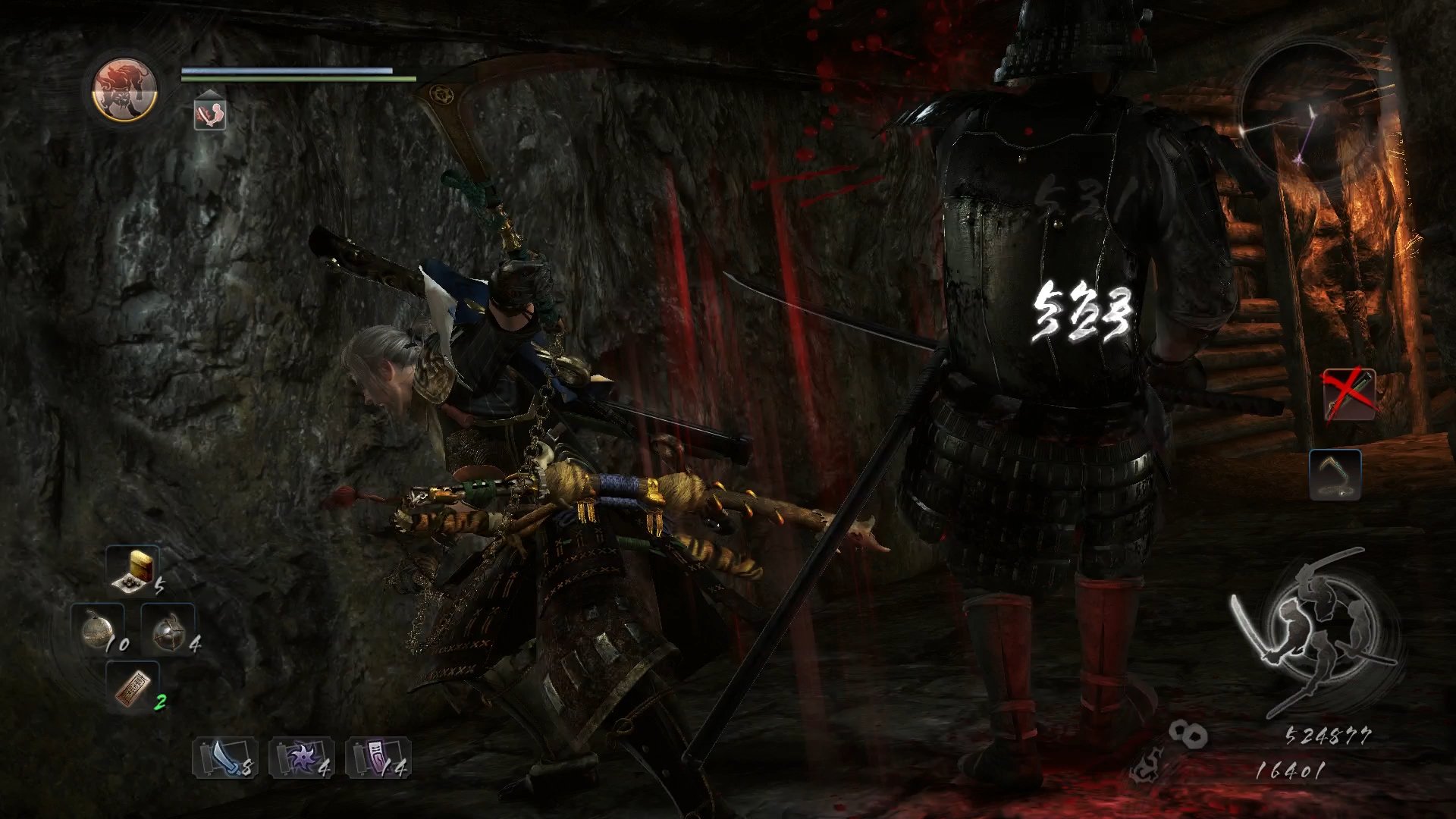Select the crossed-out ranged weapon slot
This screenshot has height=819, width=1456.
click(1348, 394)
